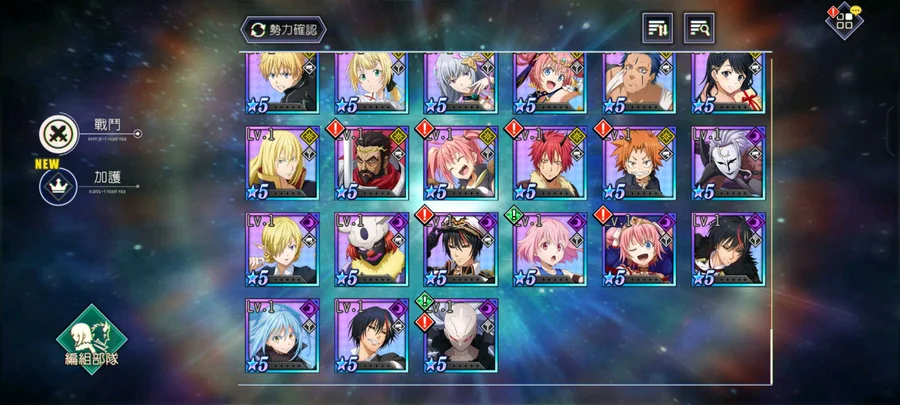Open the 勢力確認 faction check
This screenshot has height=405, width=900.
point(283,29)
